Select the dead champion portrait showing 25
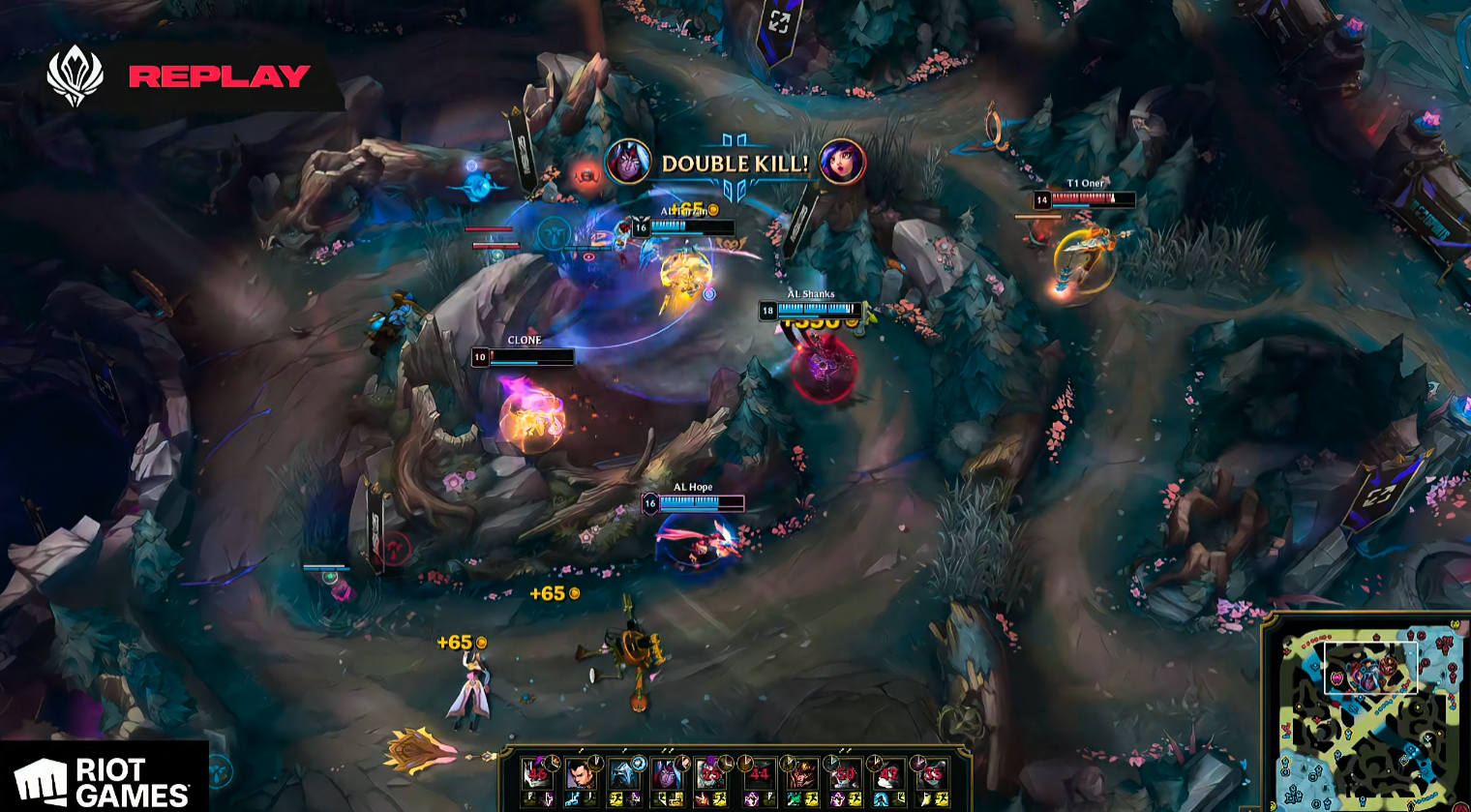Screen dimensions: 1471x812 point(711,773)
